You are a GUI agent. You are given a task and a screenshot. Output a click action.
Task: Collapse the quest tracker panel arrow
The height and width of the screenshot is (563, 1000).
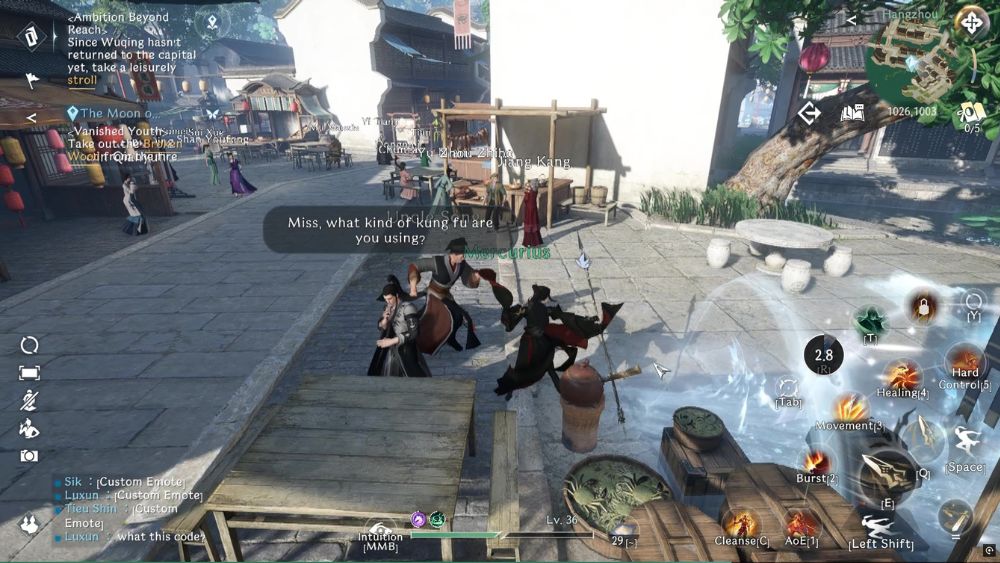click(31, 117)
